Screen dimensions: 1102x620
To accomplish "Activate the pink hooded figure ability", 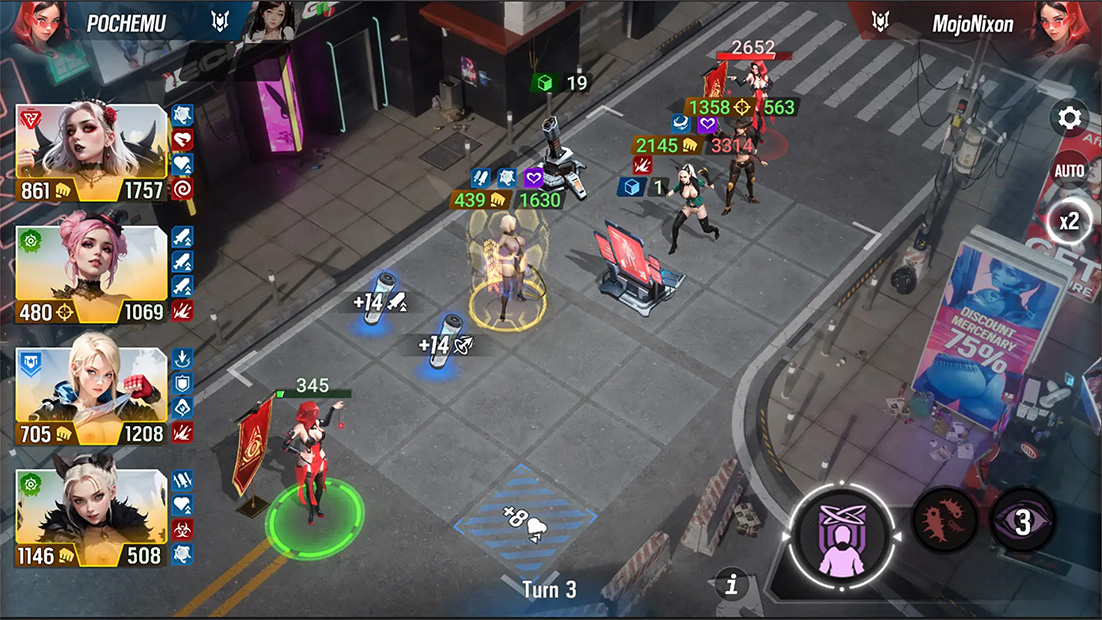I will [x=843, y=538].
